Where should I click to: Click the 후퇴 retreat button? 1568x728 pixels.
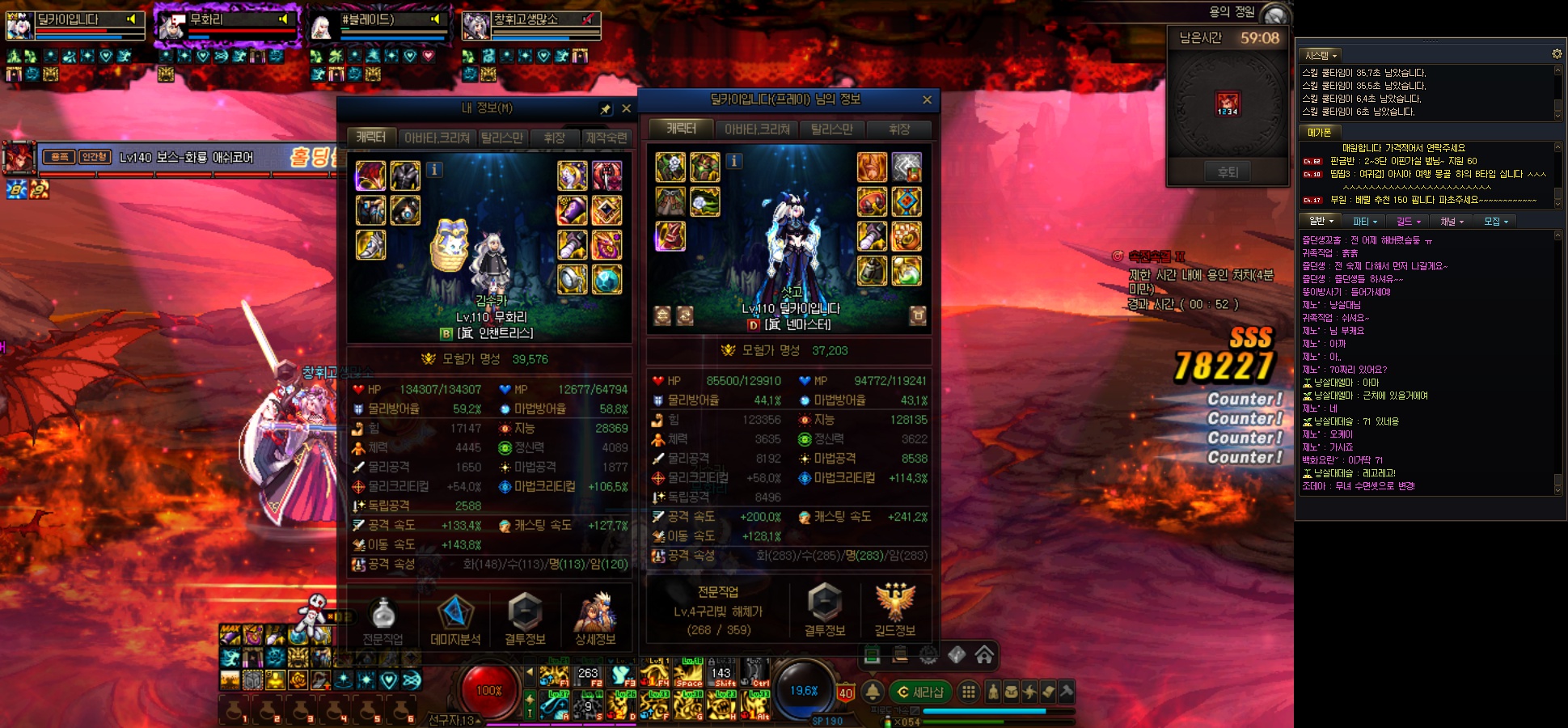[x=1228, y=171]
